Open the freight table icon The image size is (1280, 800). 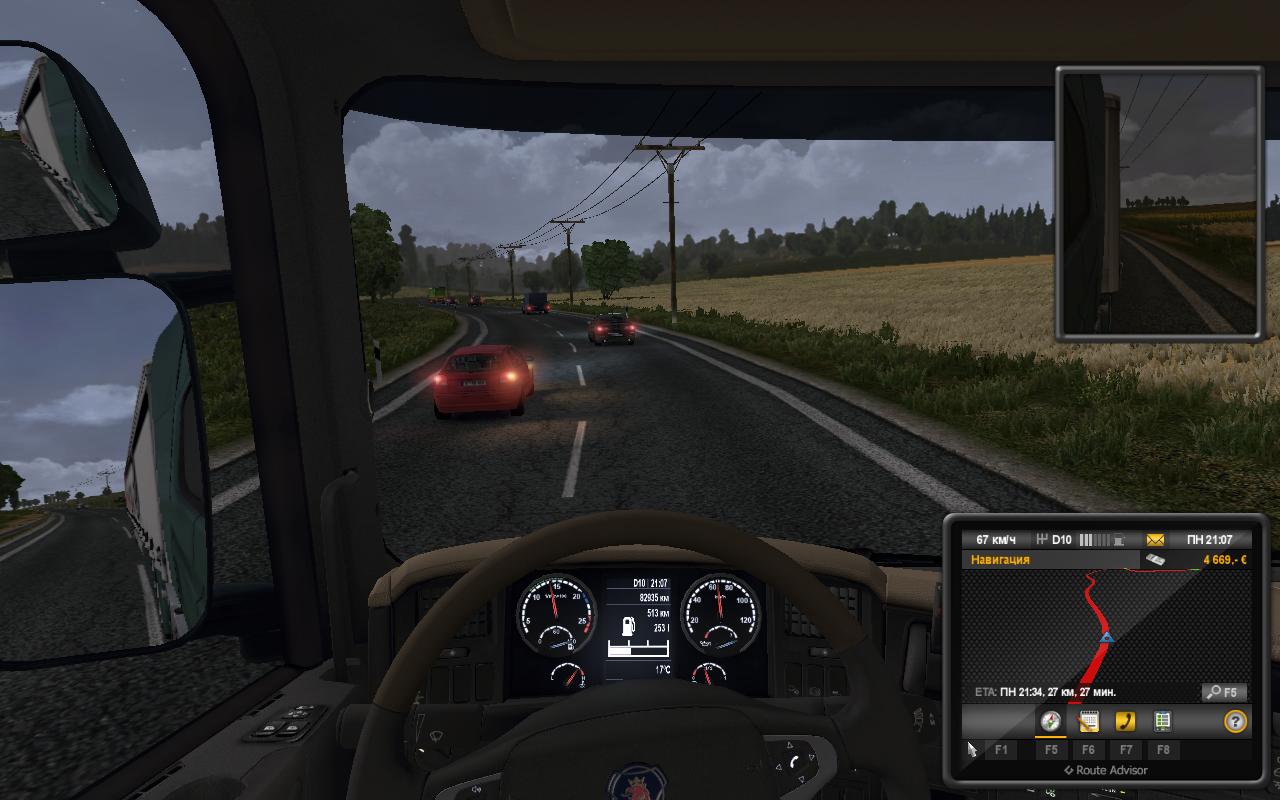coord(1162,722)
